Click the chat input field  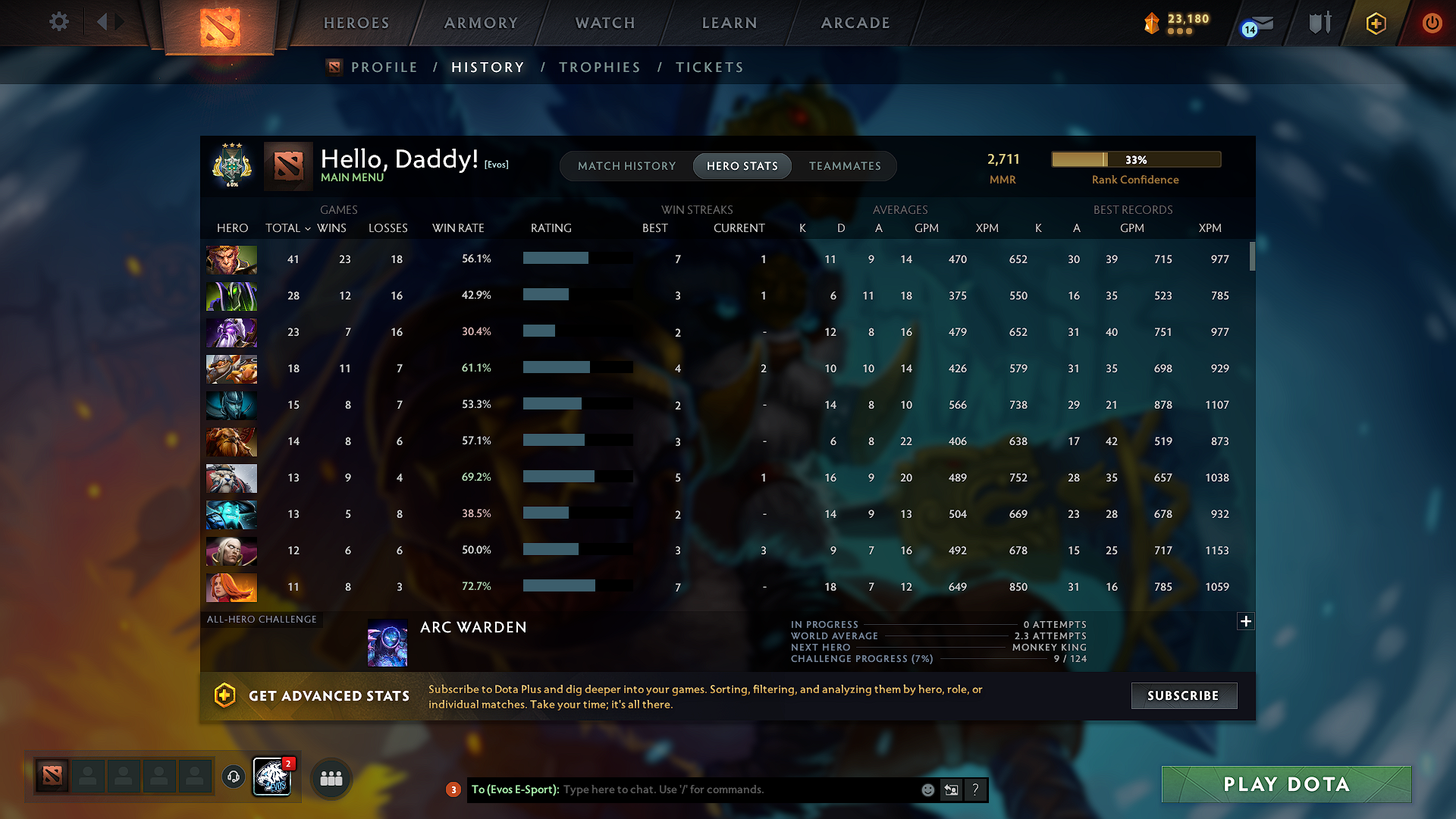coord(728,789)
